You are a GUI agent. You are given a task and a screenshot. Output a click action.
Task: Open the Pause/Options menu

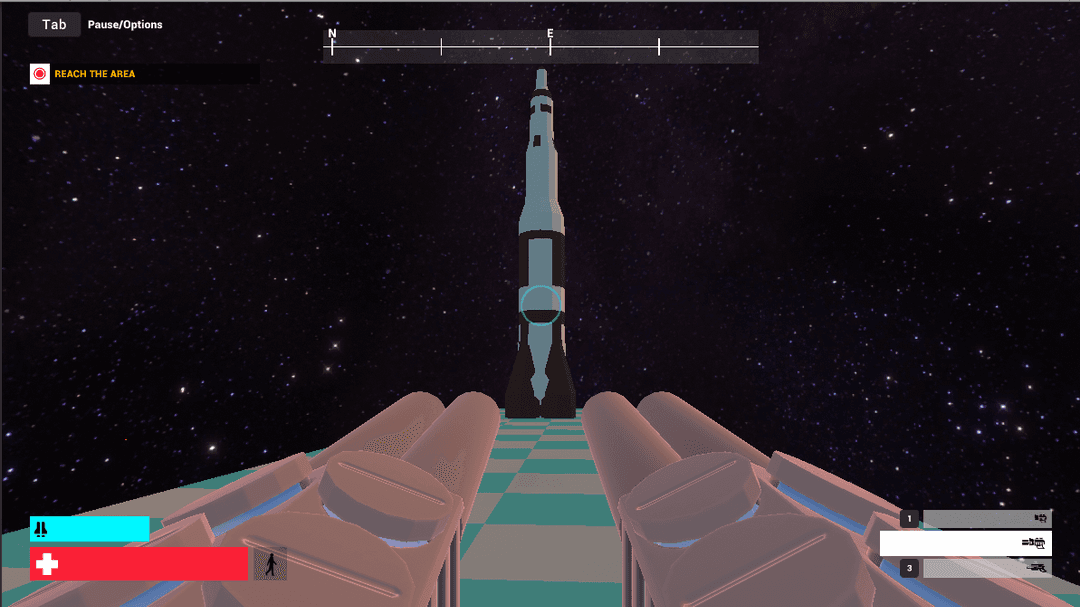pos(55,24)
